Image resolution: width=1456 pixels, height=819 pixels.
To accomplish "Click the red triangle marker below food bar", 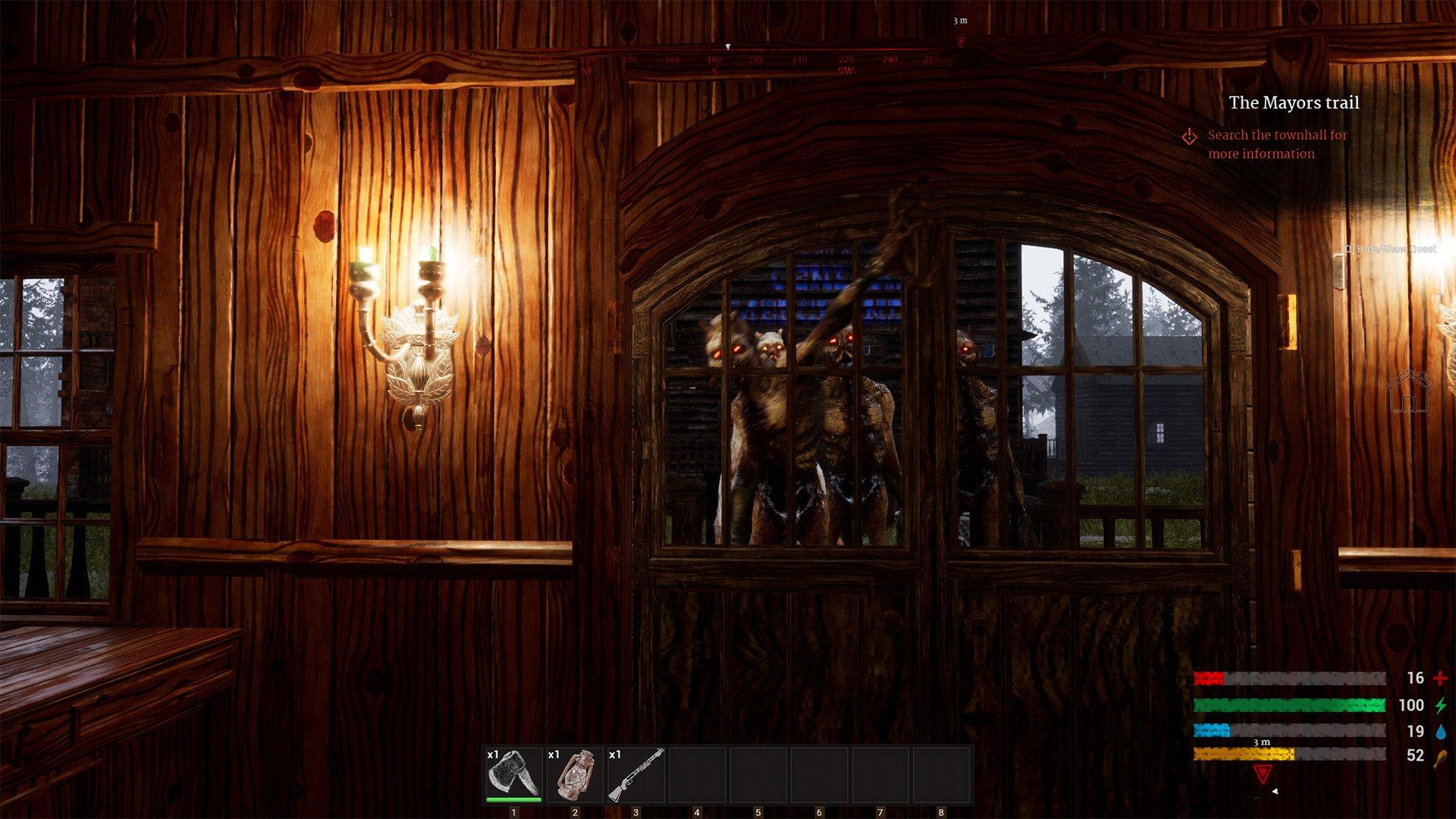I will pyautogui.click(x=1262, y=775).
